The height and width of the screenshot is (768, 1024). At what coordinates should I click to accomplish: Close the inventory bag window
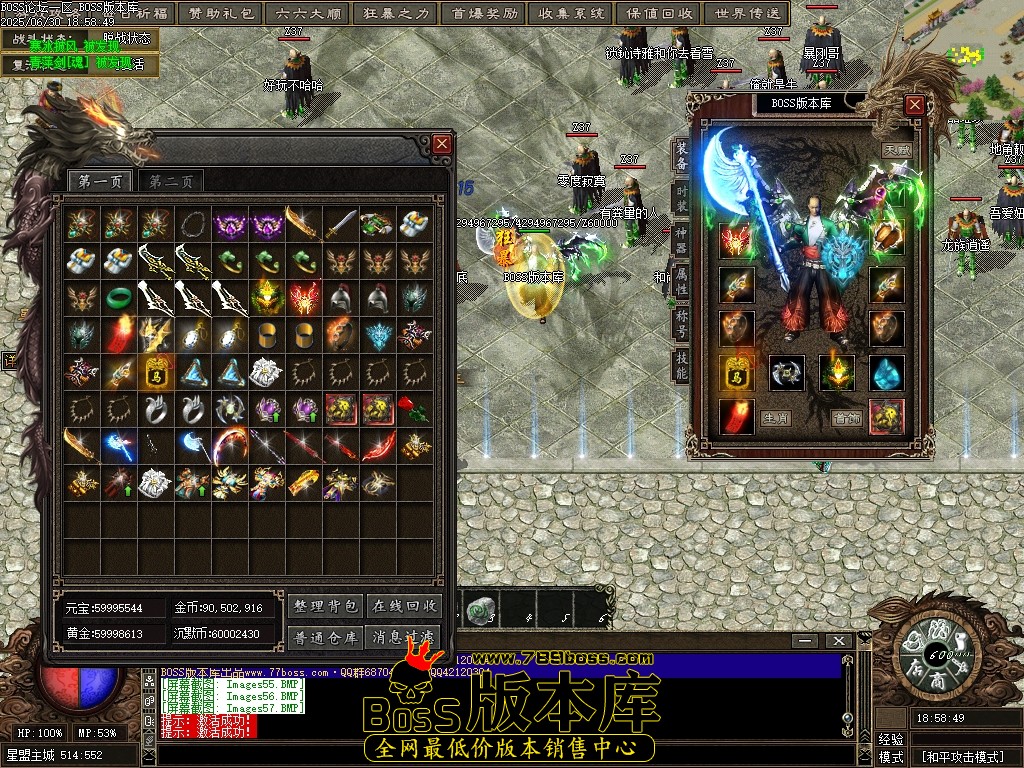tap(442, 145)
